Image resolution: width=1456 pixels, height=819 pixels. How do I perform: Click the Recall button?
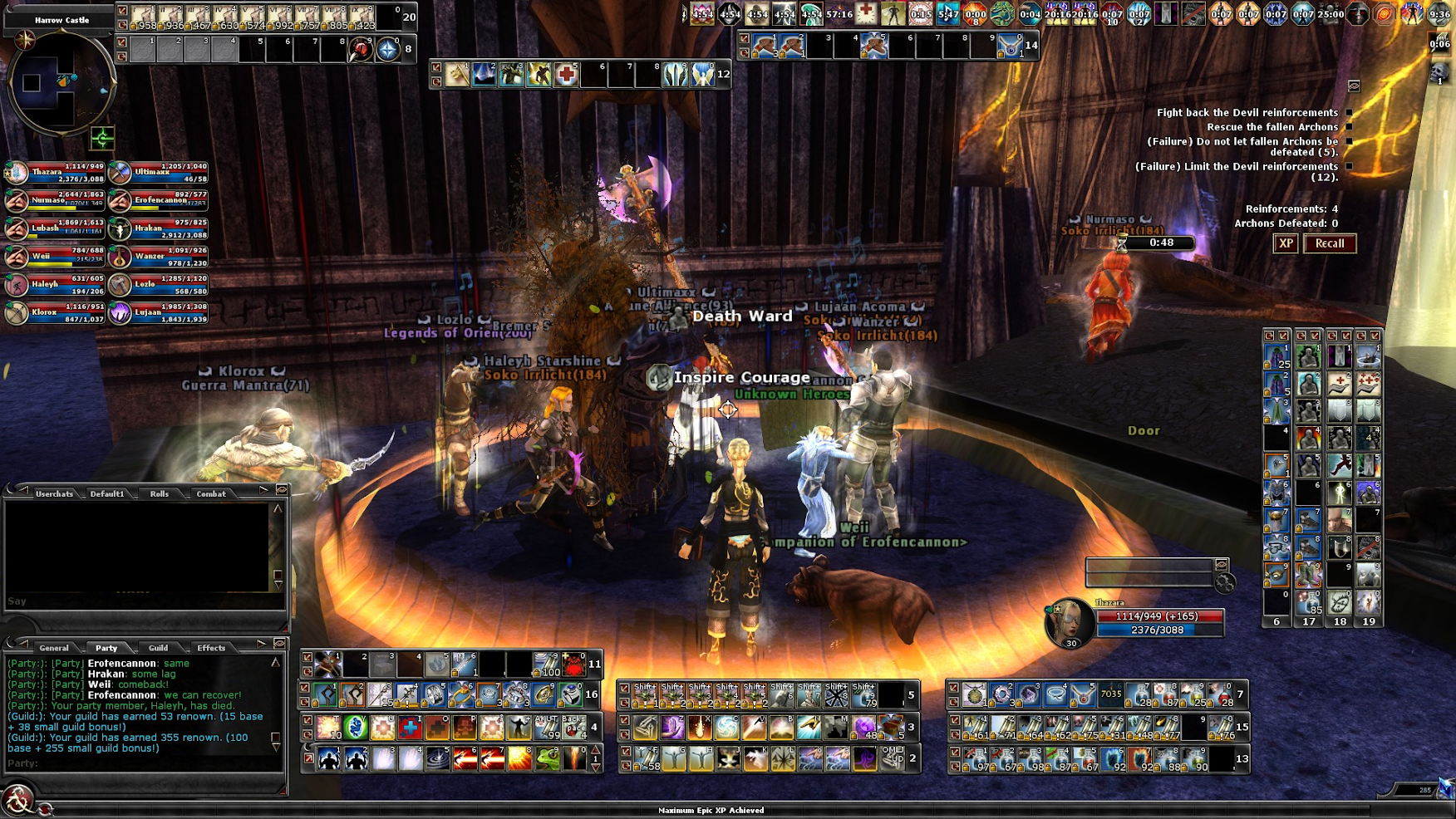[x=1330, y=243]
